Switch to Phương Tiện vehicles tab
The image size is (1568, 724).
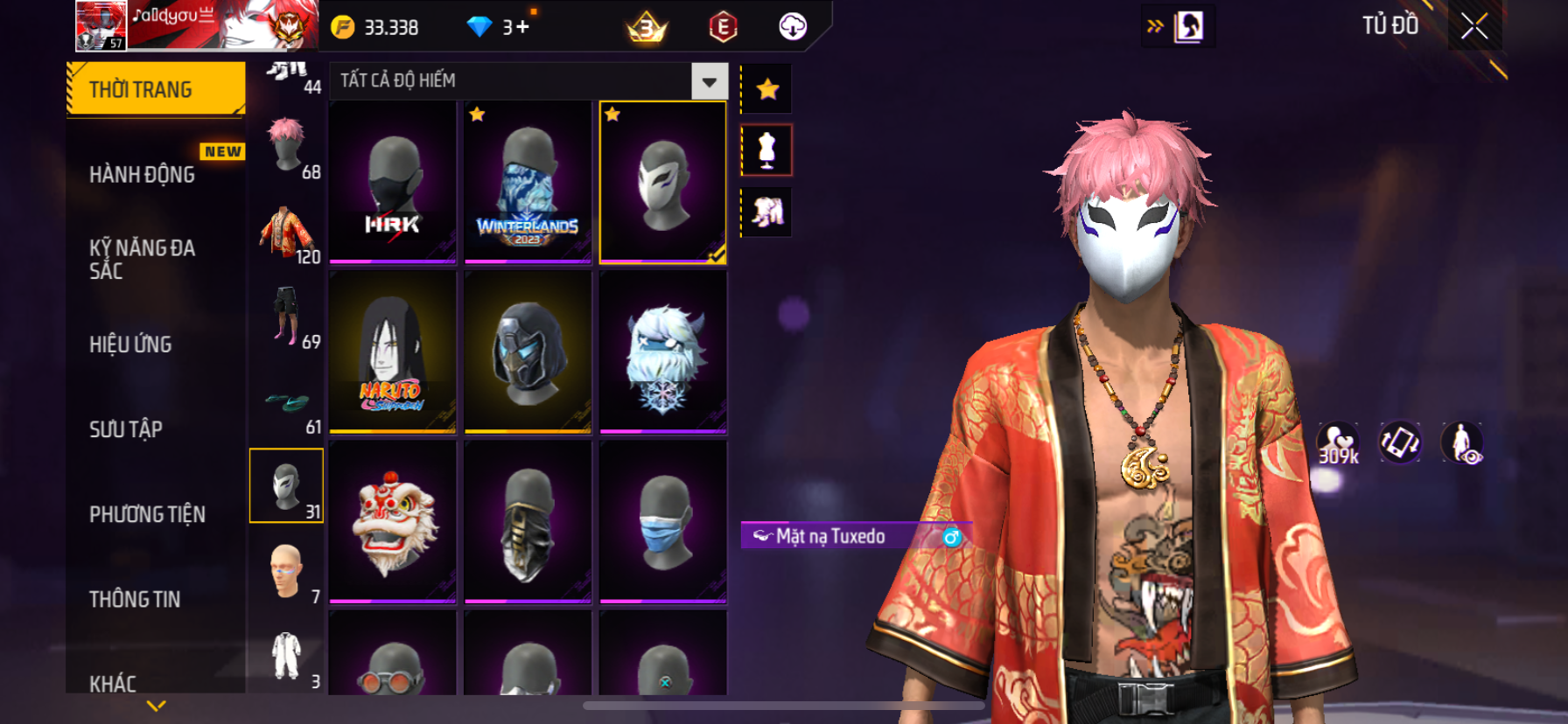pyautogui.click(x=147, y=514)
